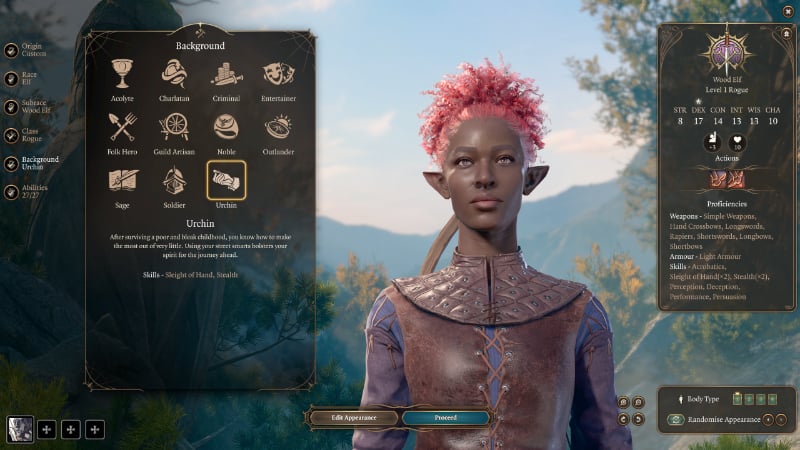The width and height of the screenshot is (800, 450).
Task: Select the character portrait in party bar
Action: pos(20,429)
